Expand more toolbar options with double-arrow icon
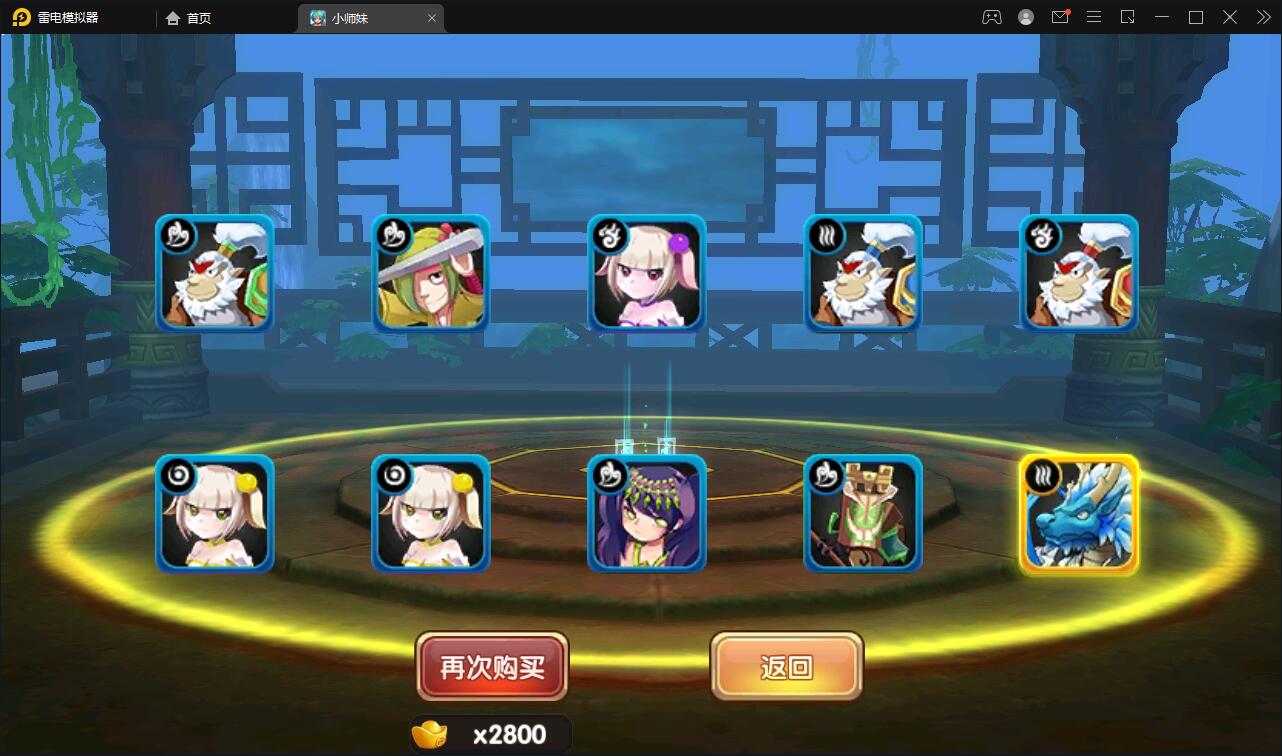Screen dimensions: 1282x756 click(1262, 17)
